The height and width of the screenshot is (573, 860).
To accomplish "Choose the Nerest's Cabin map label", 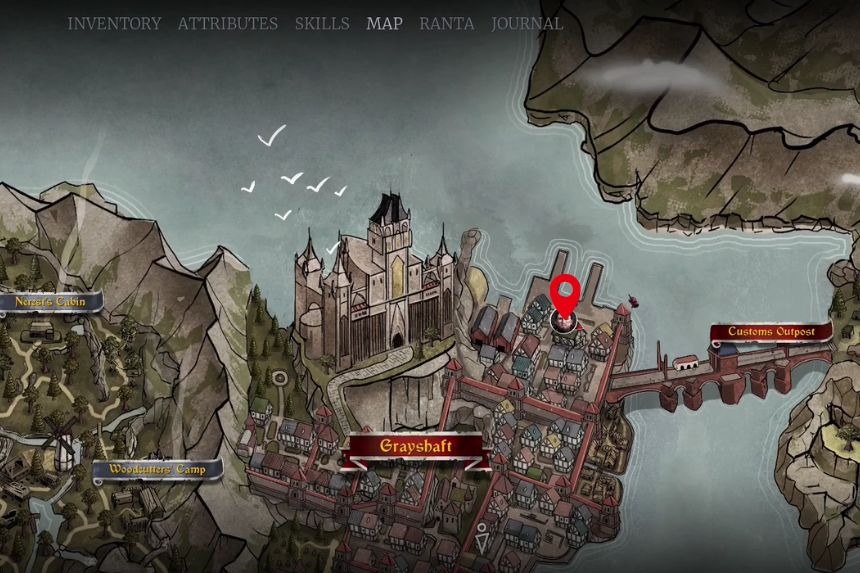I will coord(50,301).
